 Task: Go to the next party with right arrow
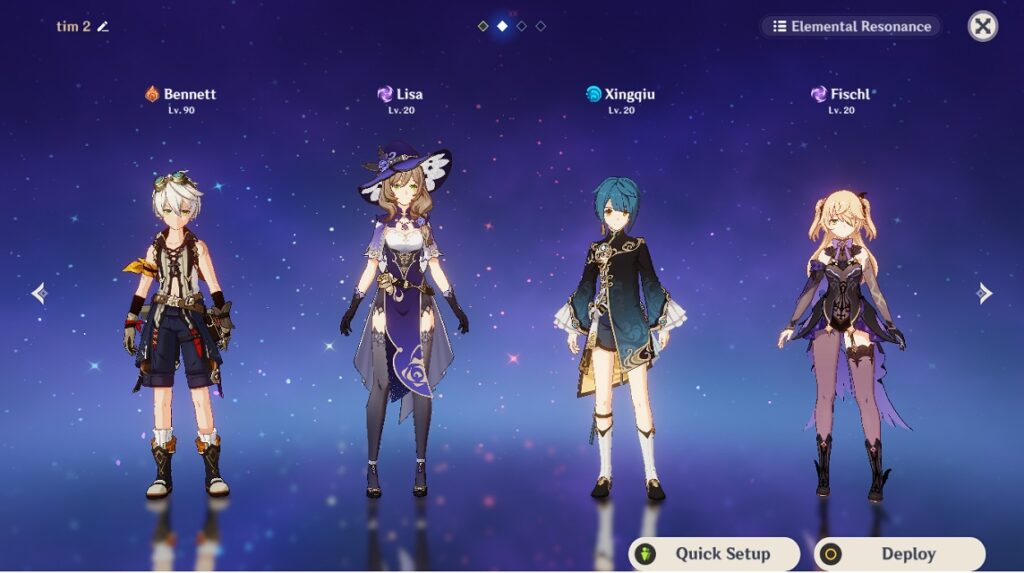(x=985, y=293)
